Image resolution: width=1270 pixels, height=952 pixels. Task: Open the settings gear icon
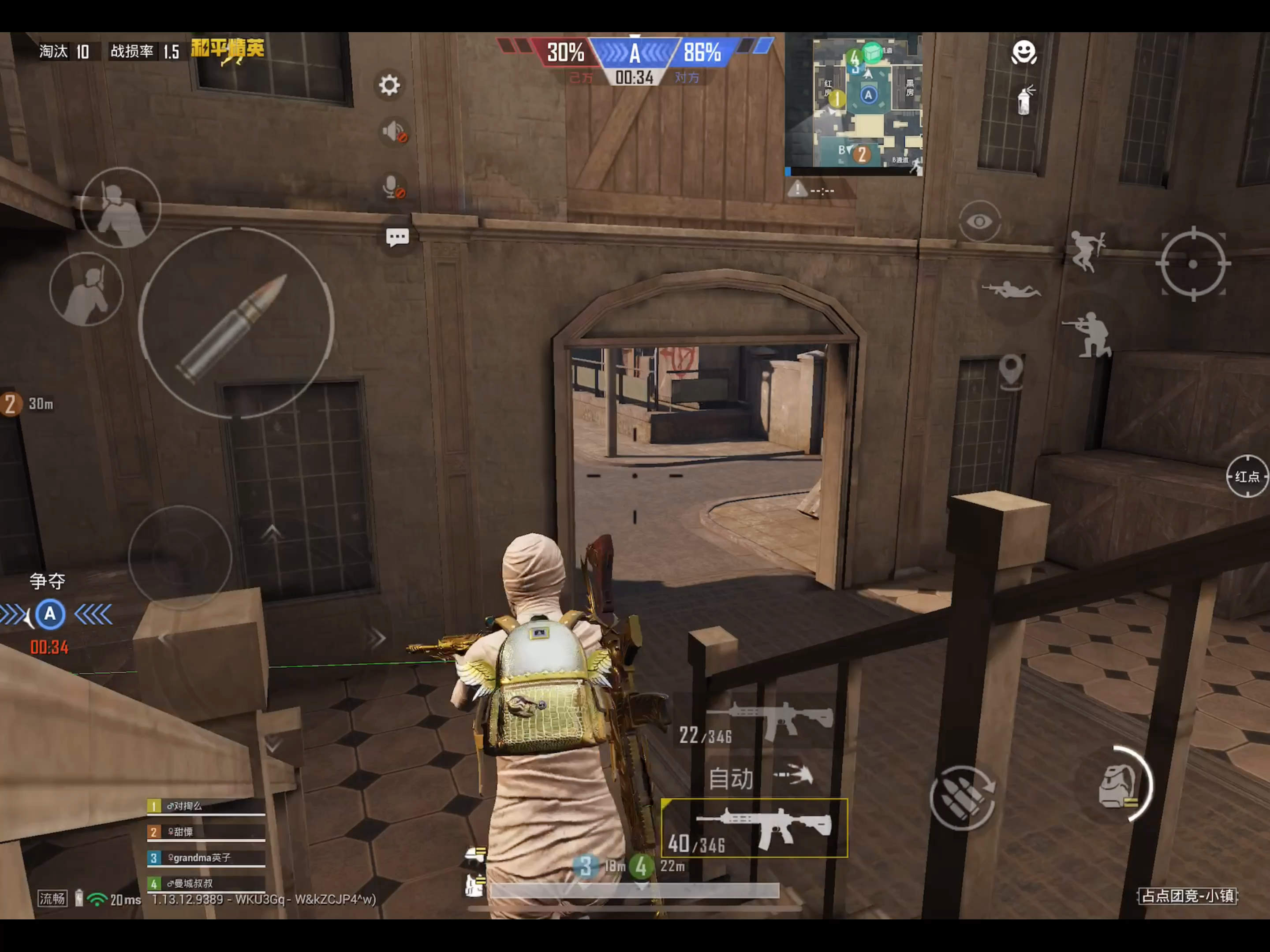coord(389,86)
